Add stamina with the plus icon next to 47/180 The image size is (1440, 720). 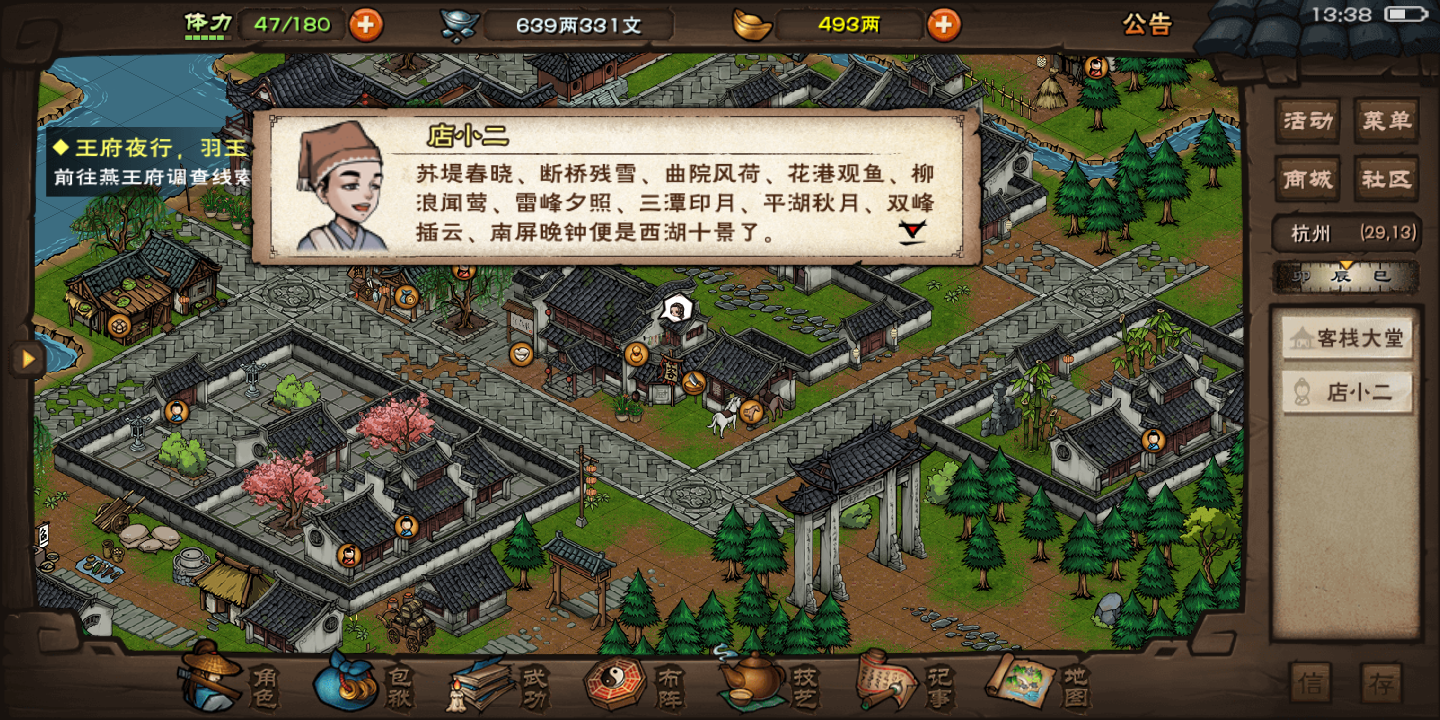[x=365, y=25]
